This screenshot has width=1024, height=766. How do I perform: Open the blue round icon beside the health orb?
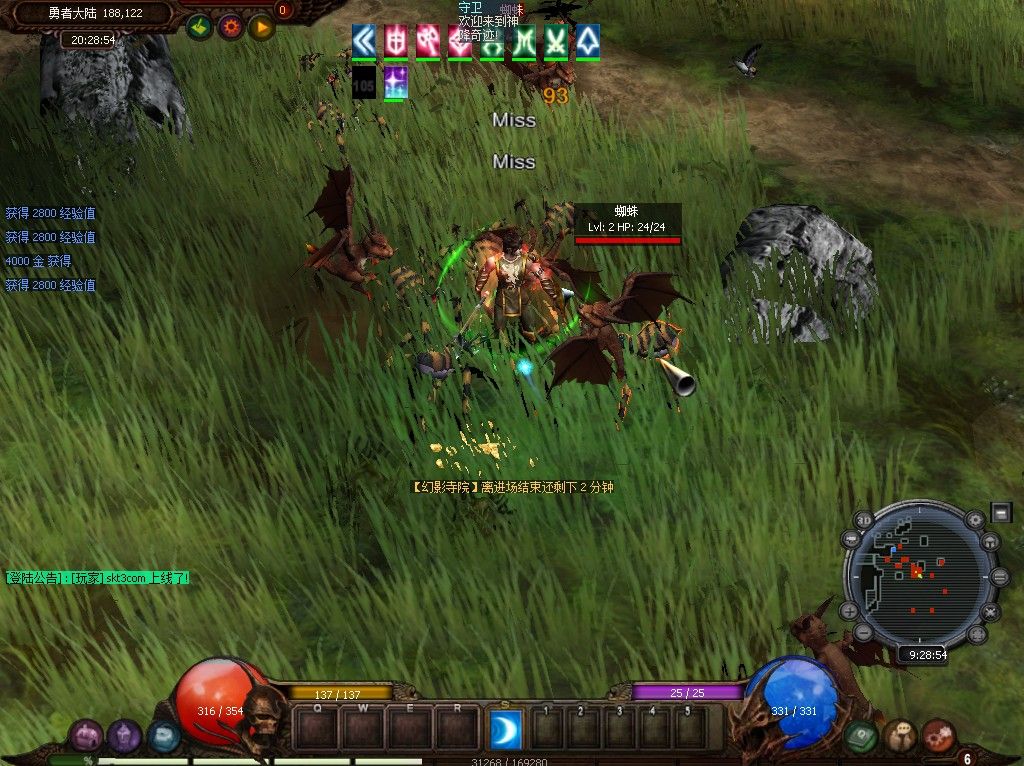[163, 737]
